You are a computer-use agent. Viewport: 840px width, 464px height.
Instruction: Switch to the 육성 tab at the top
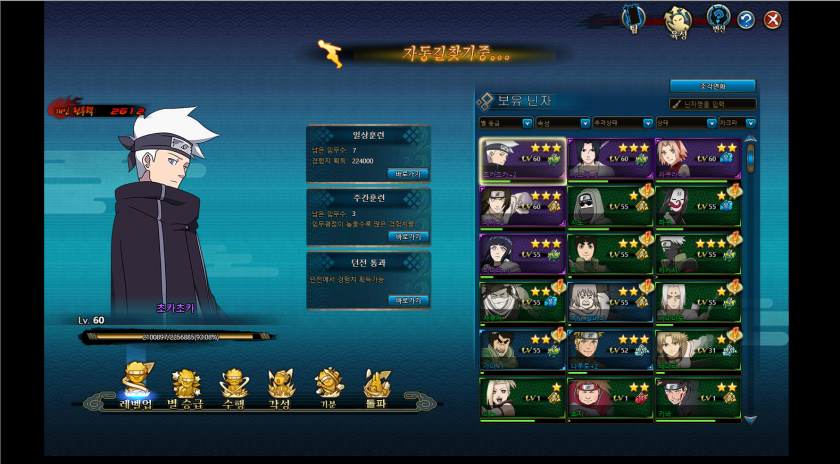(679, 18)
